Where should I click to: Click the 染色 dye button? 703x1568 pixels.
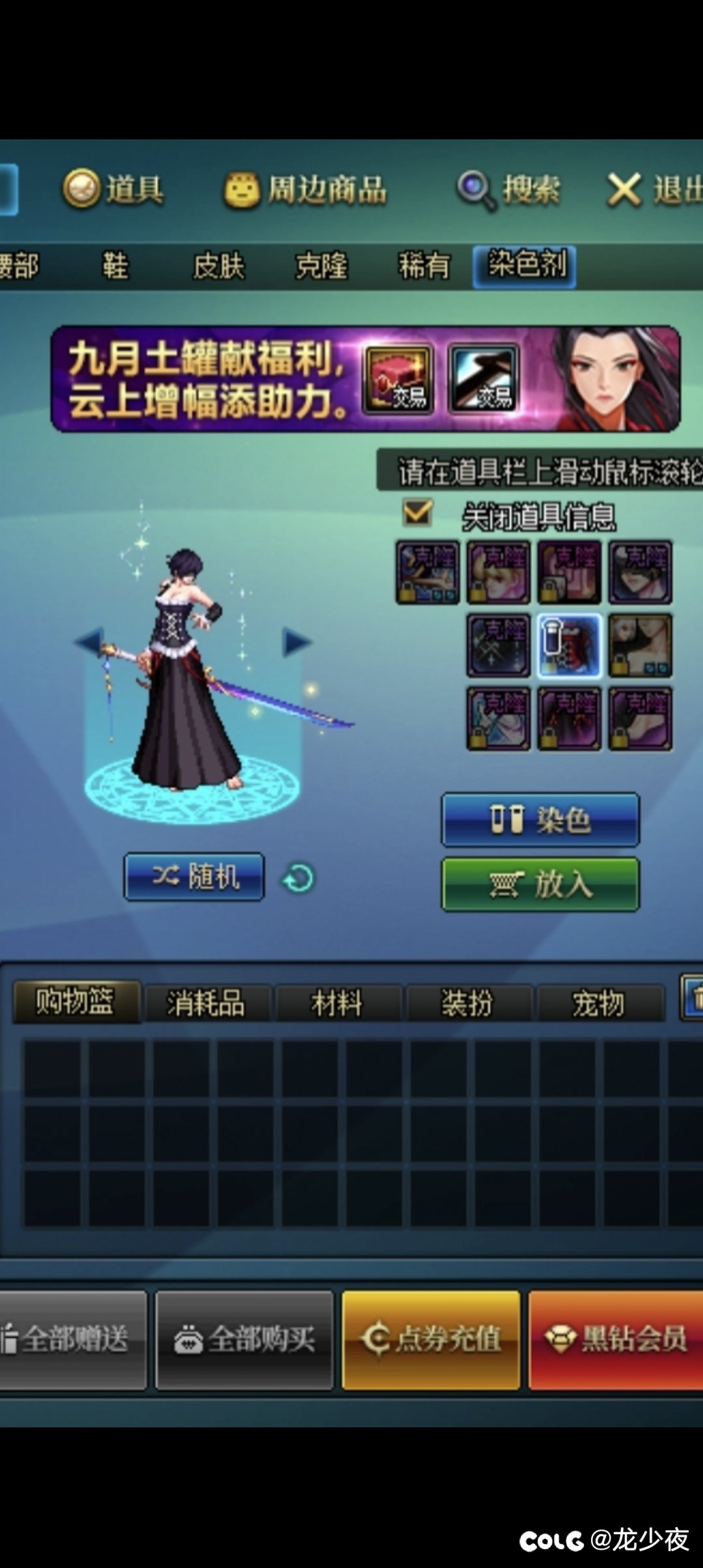coord(540,820)
